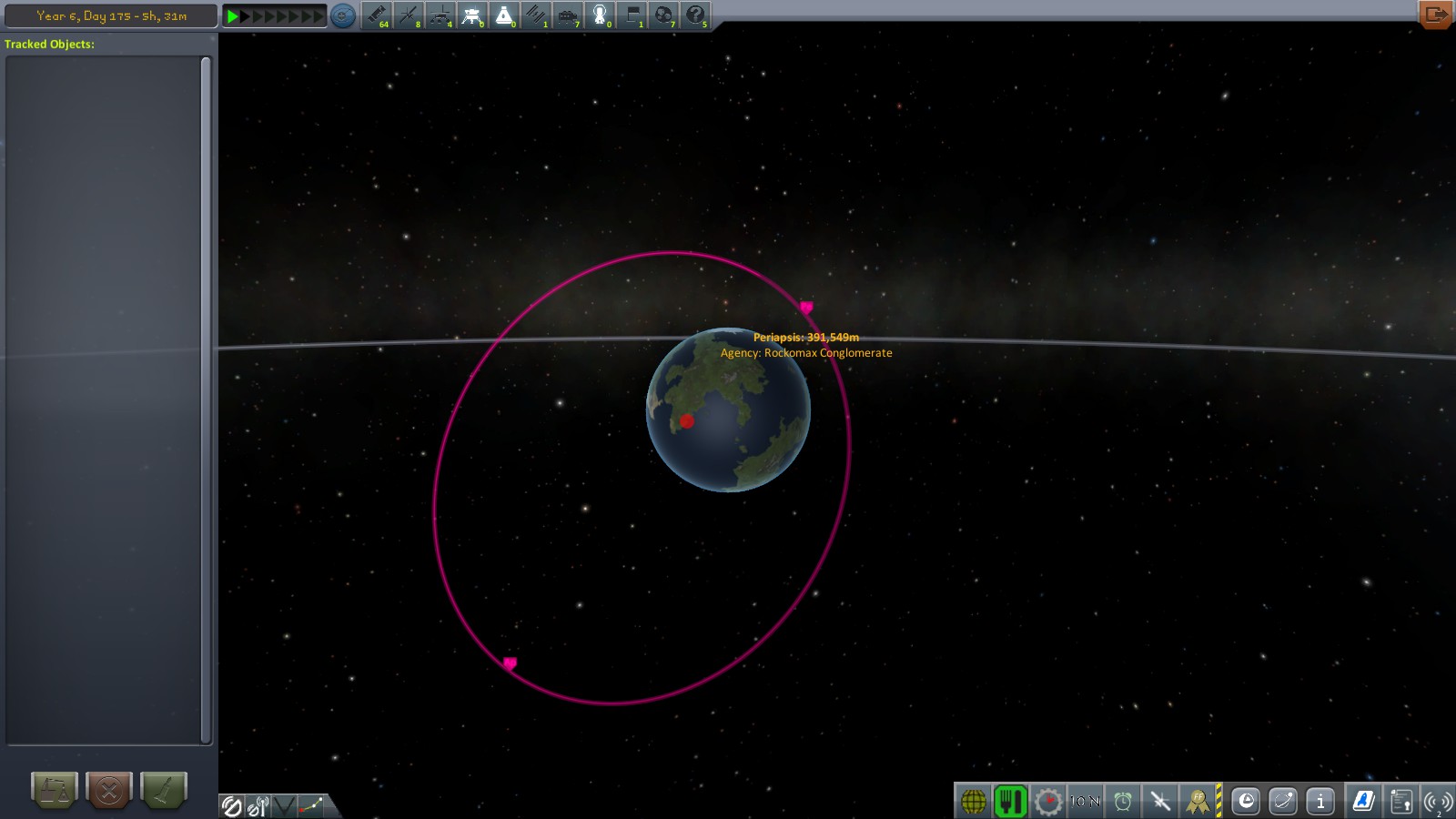Click the launch site button with tower icon
This screenshot has width=1456, height=819.
click(55, 790)
